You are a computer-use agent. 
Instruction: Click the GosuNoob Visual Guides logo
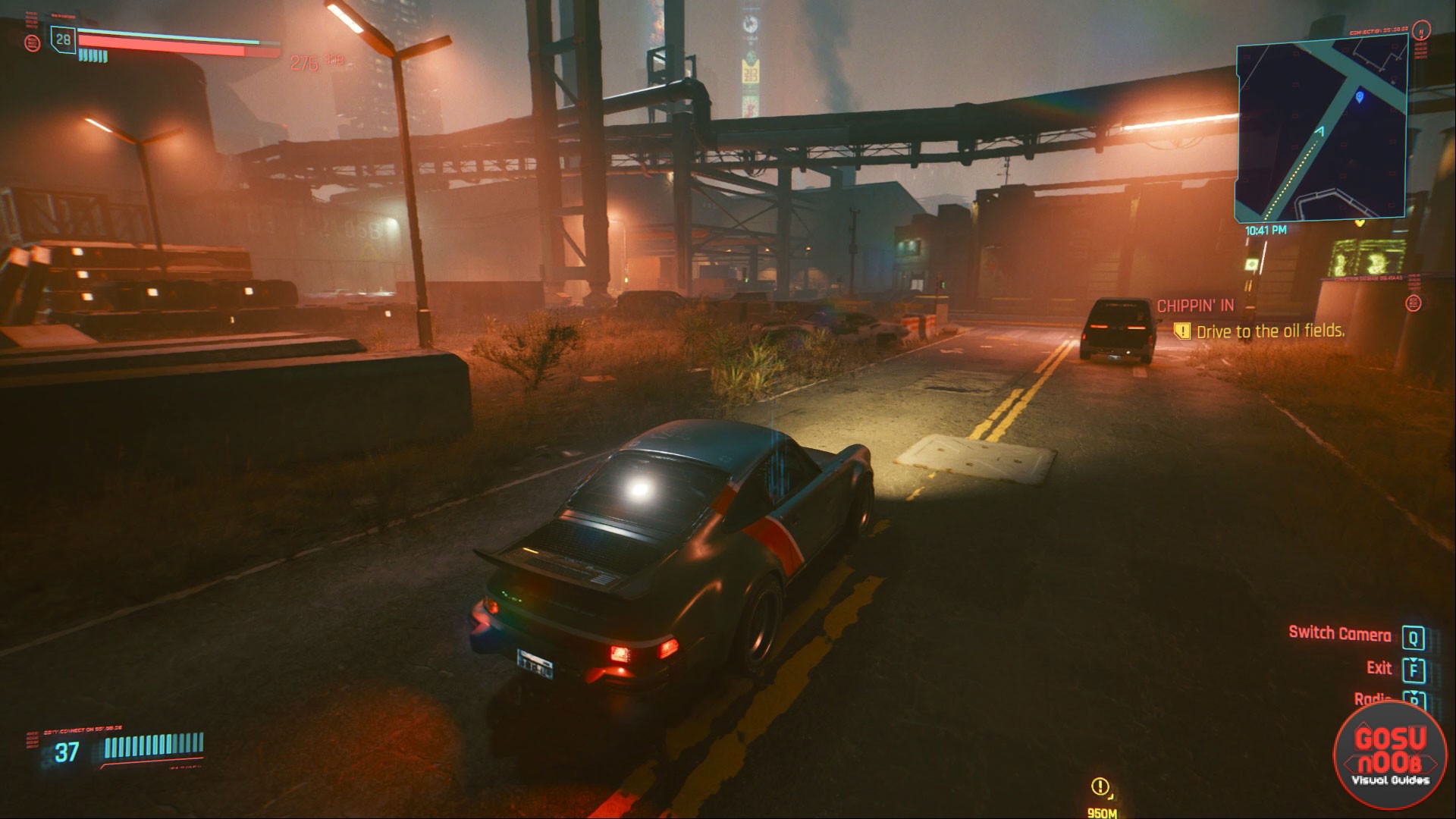[x=1390, y=755]
